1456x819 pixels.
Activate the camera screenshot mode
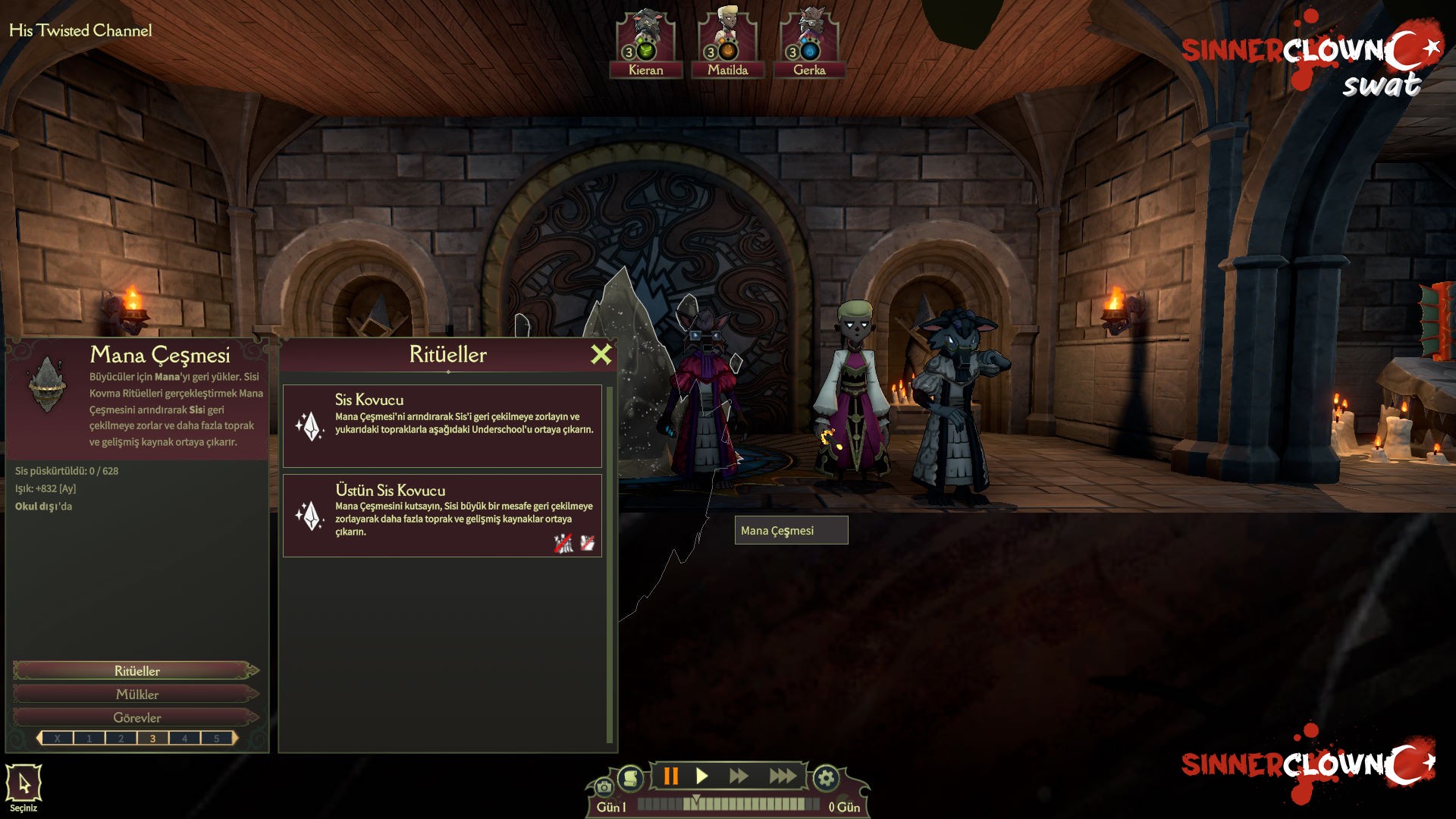604,787
